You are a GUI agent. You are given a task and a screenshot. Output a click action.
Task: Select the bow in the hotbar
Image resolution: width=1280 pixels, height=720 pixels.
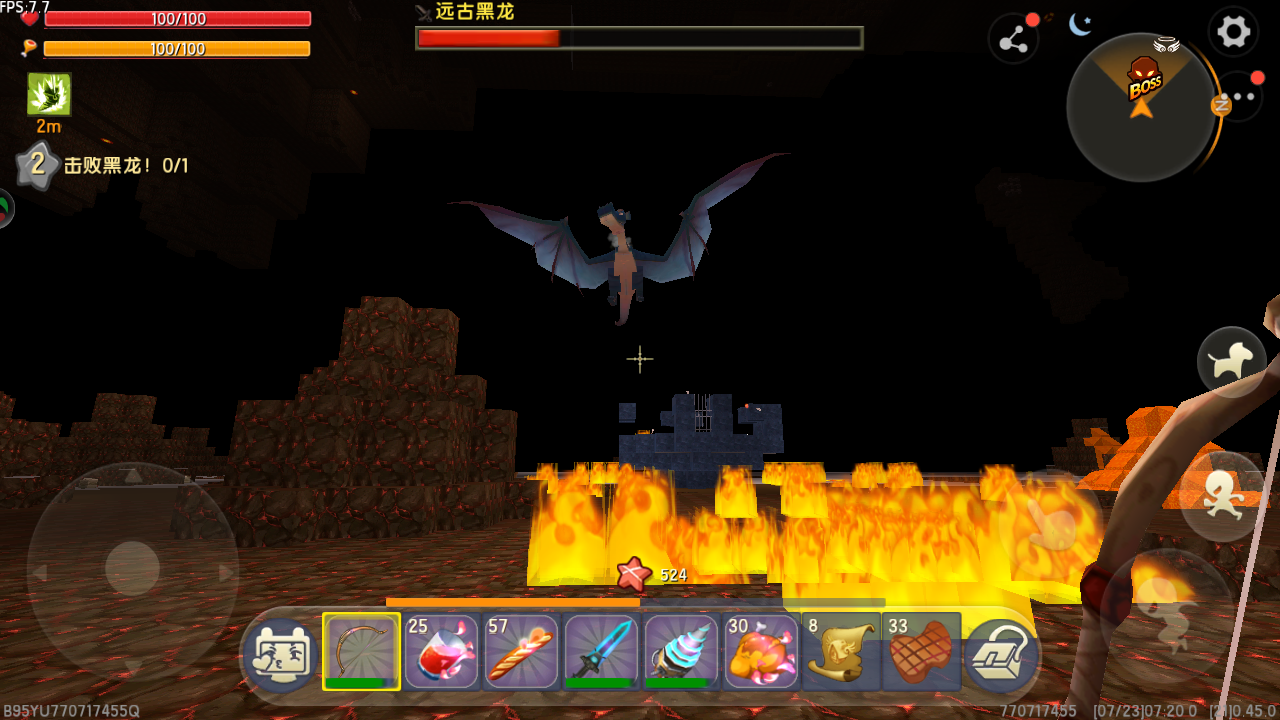point(361,651)
